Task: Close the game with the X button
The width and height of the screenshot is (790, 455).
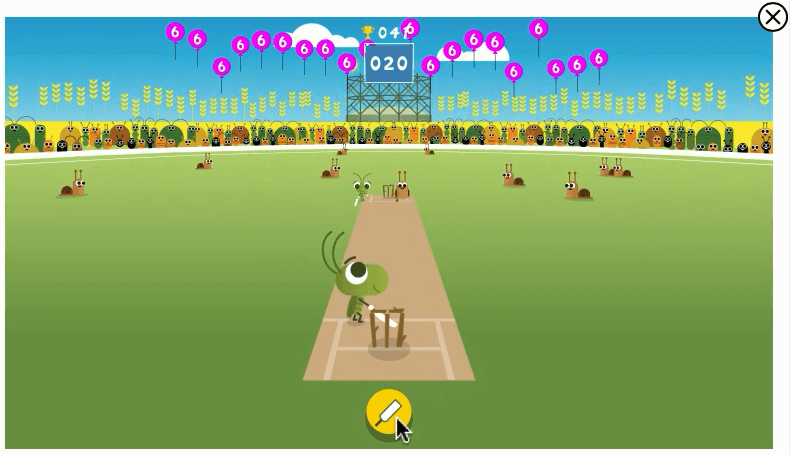Action: click(x=772, y=17)
